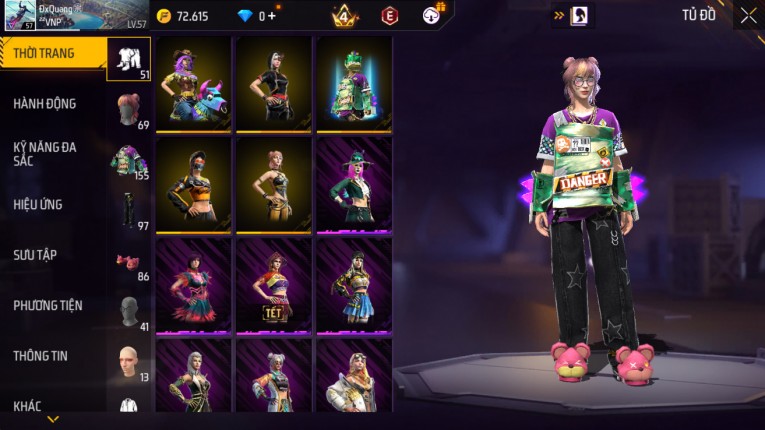Close the vault screen with the X
Image resolution: width=765 pixels, height=430 pixels.
point(748,15)
